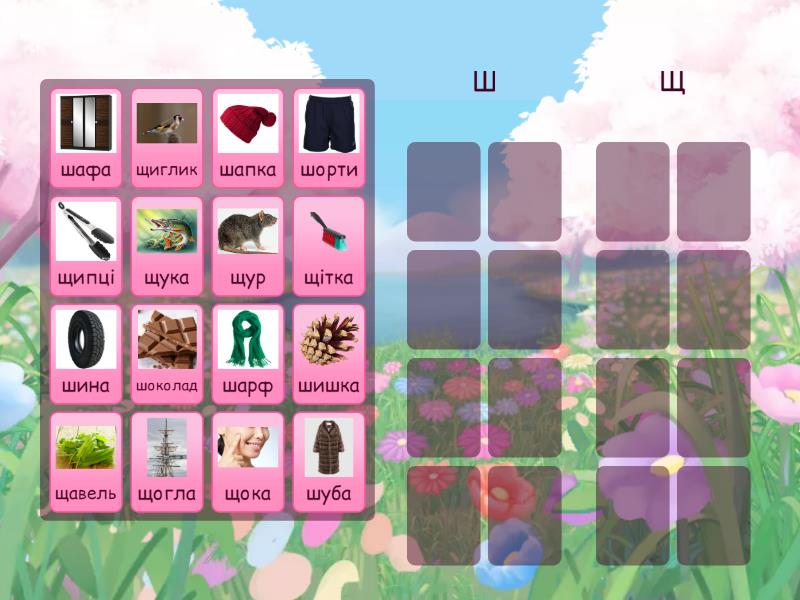
Task: Select the щітка brush card
Action: [x=329, y=246]
